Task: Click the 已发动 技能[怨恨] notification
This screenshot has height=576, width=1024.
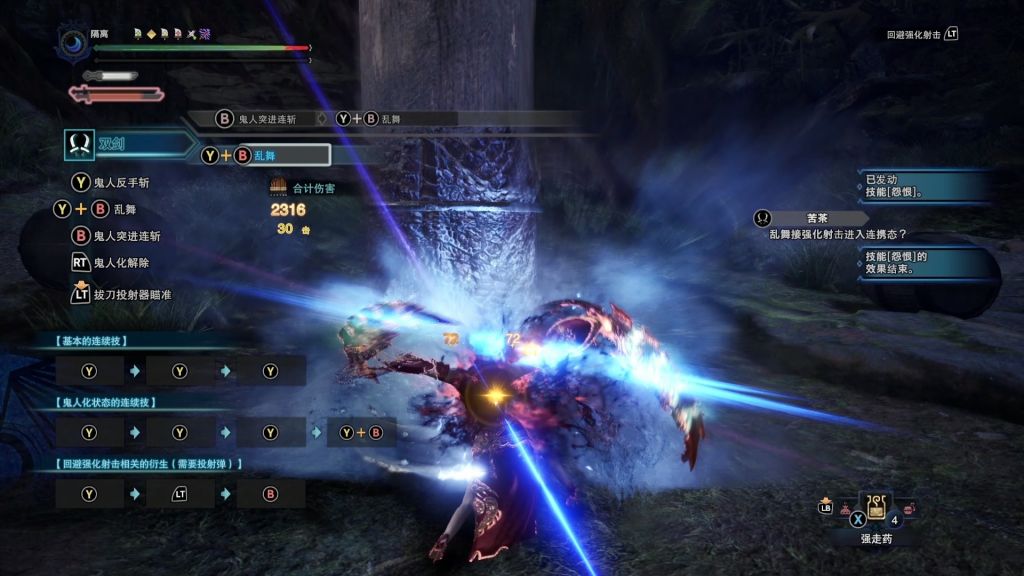Action: [x=924, y=185]
